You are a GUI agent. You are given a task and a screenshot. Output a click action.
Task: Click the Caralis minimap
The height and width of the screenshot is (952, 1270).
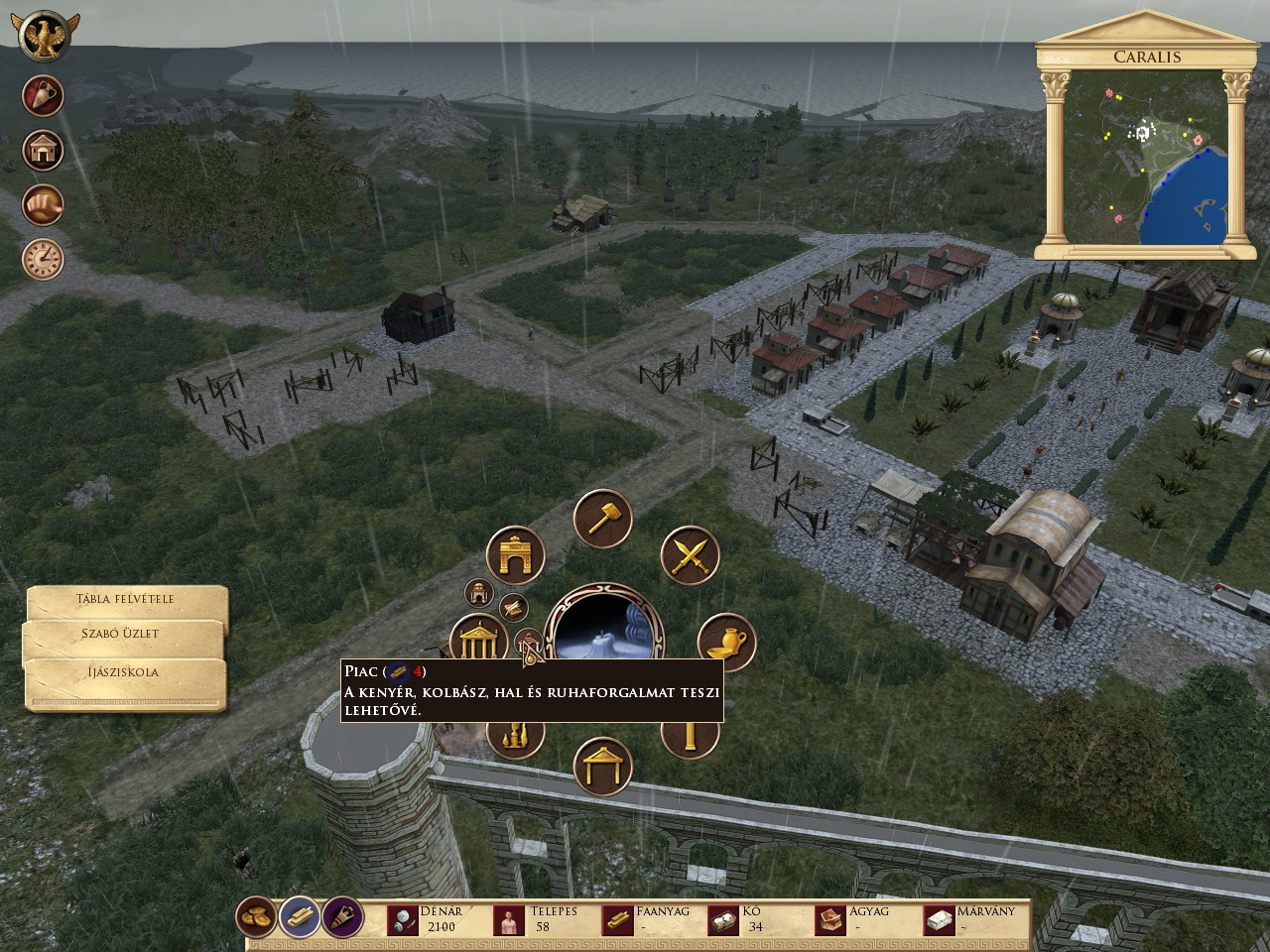pyautogui.click(x=1146, y=159)
